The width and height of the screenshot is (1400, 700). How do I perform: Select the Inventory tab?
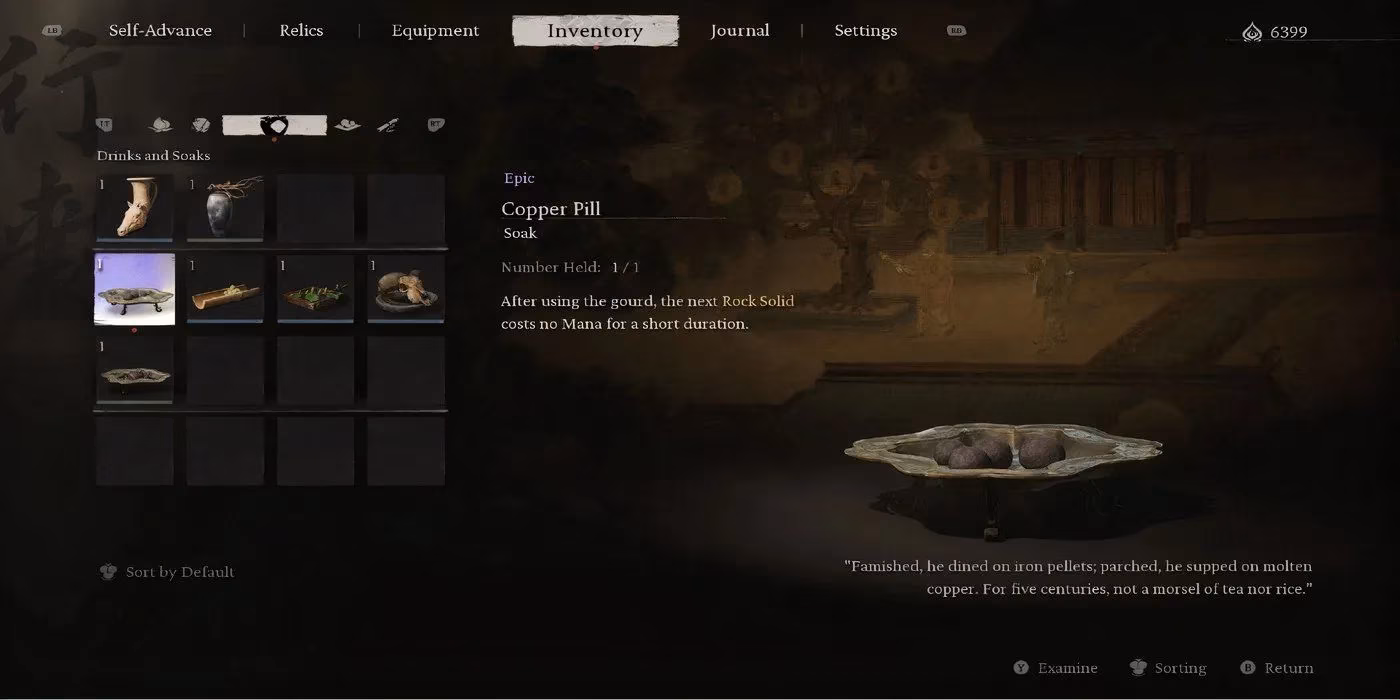pos(595,31)
